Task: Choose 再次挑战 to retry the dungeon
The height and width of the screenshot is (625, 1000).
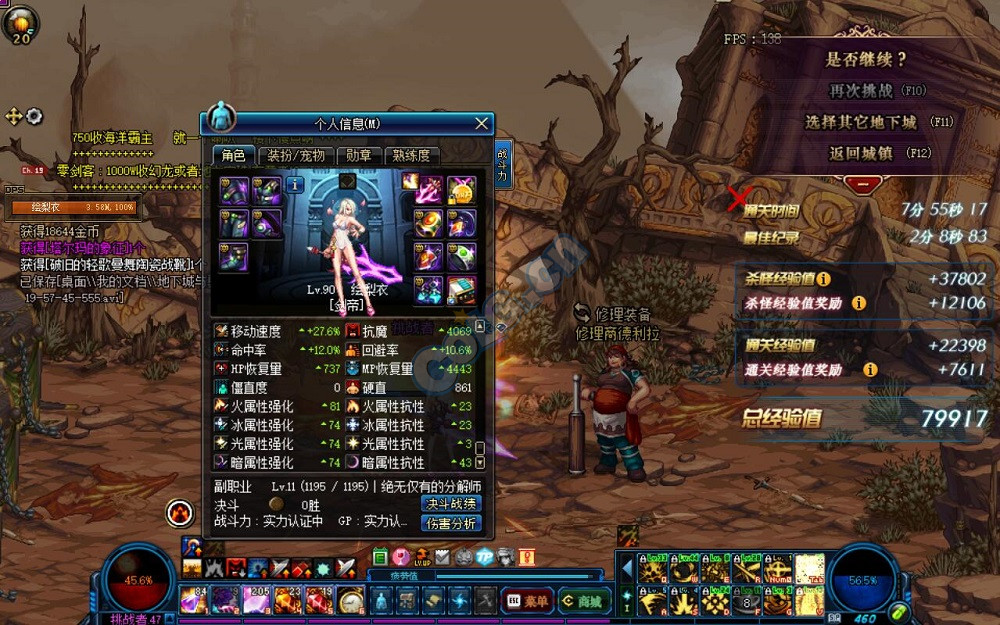Action: pos(862,90)
